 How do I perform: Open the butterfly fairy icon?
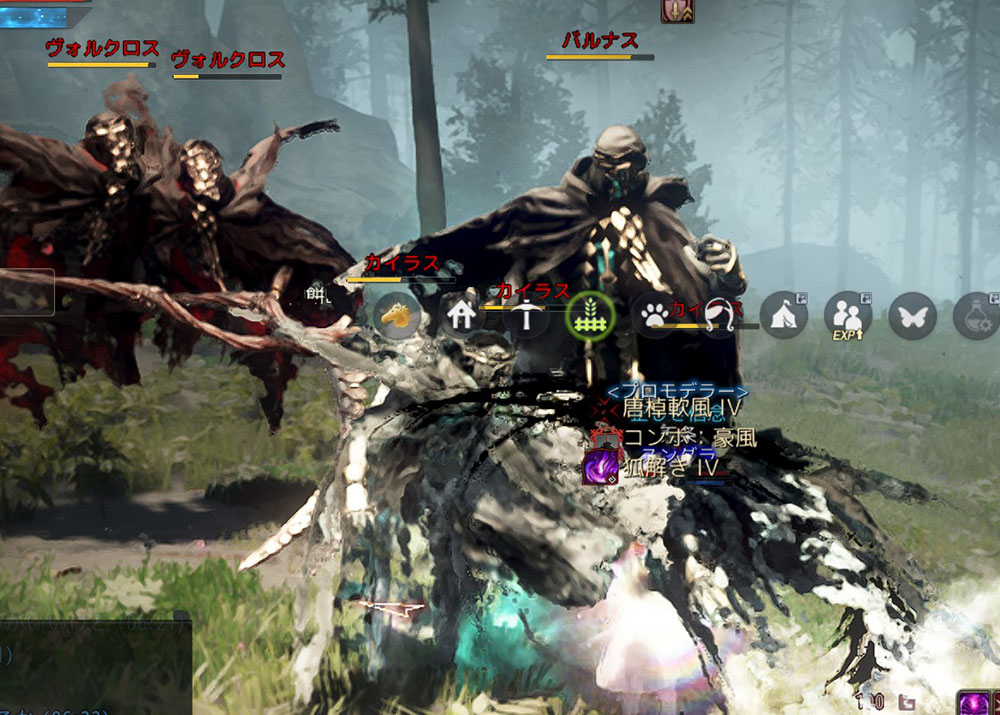pos(911,315)
